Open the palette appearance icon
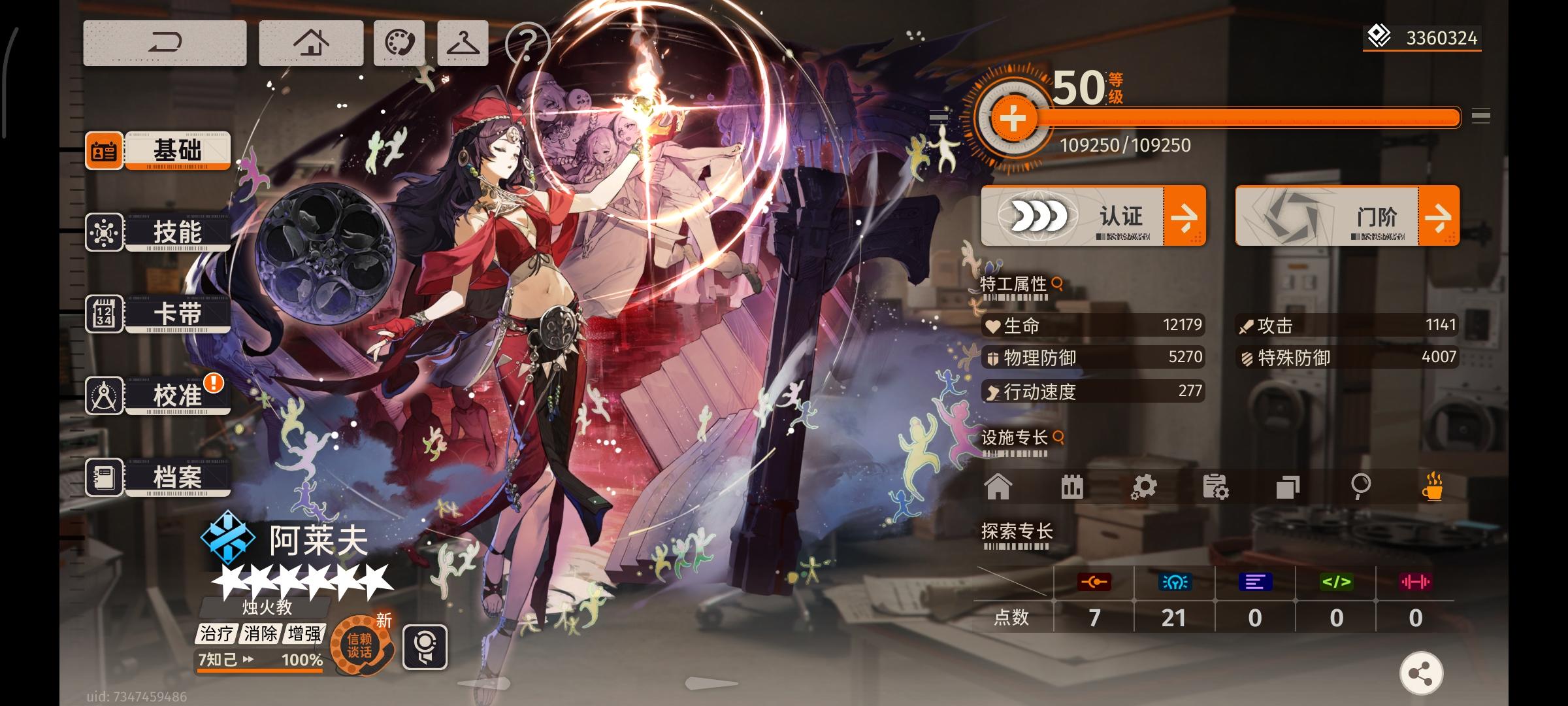1568x706 pixels. tap(400, 43)
